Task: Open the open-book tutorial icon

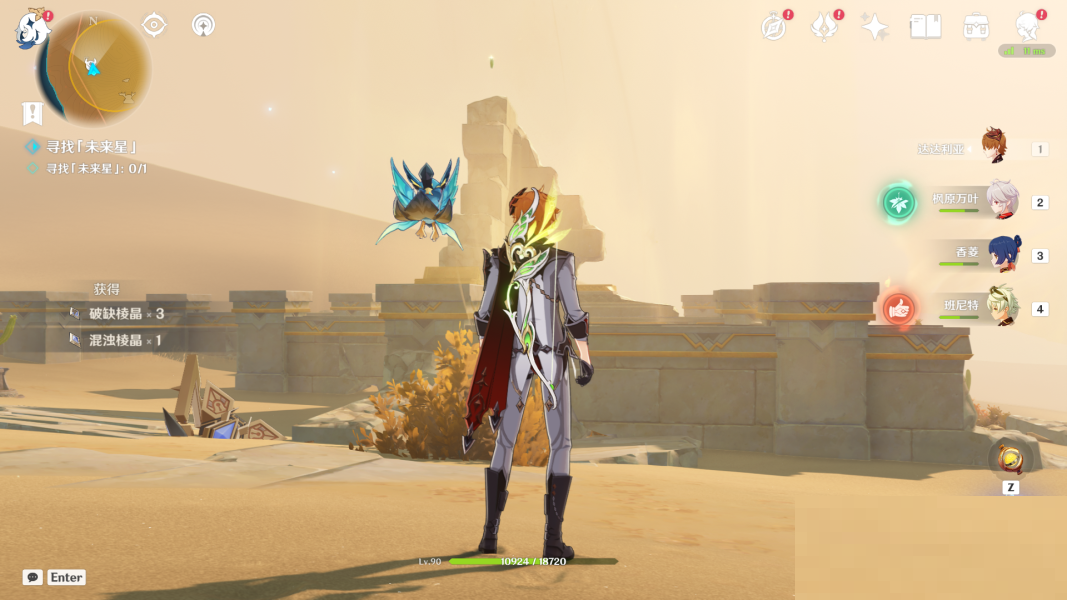Action: pos(925,27)
